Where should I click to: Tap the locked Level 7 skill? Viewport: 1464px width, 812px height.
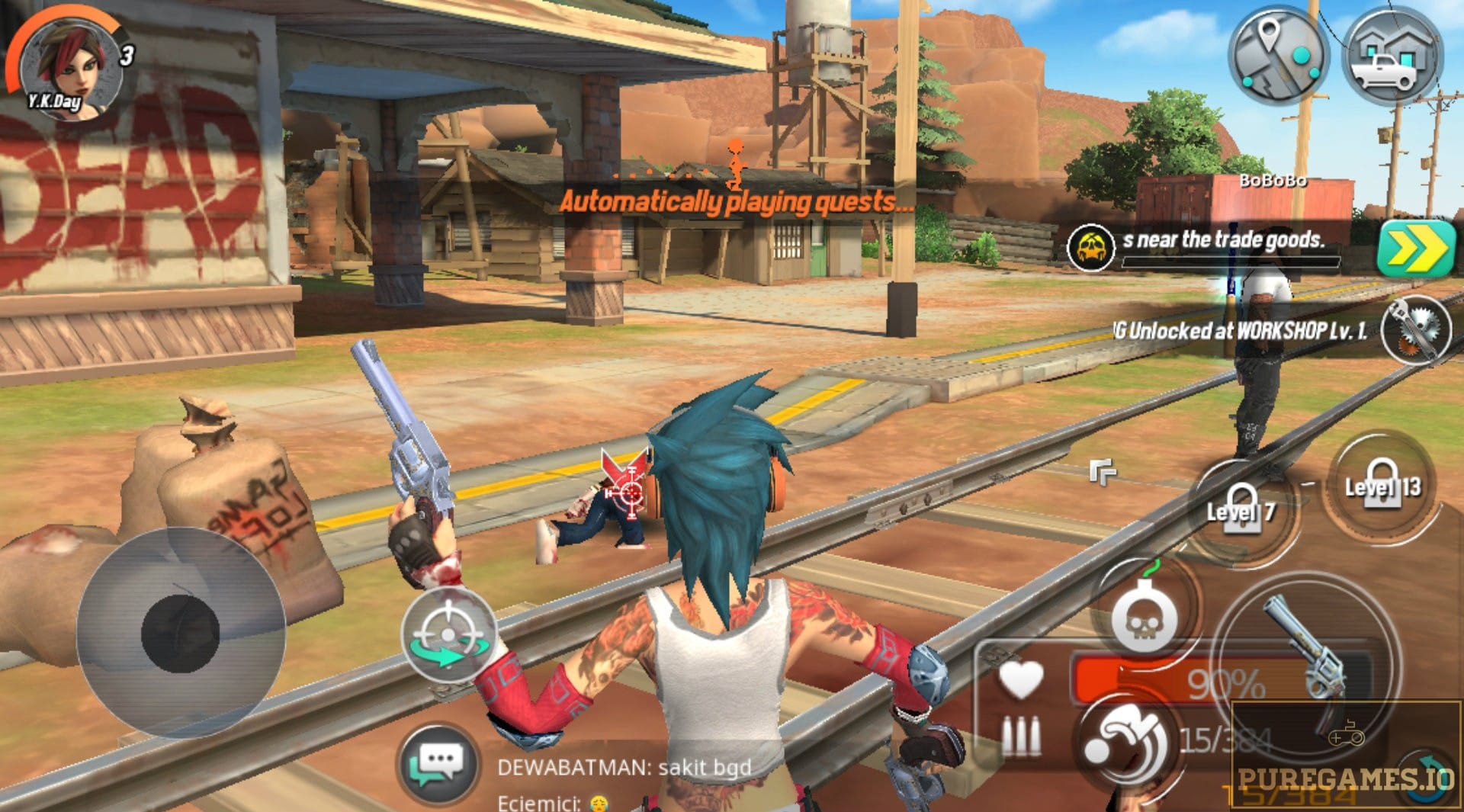[1241, 509]
